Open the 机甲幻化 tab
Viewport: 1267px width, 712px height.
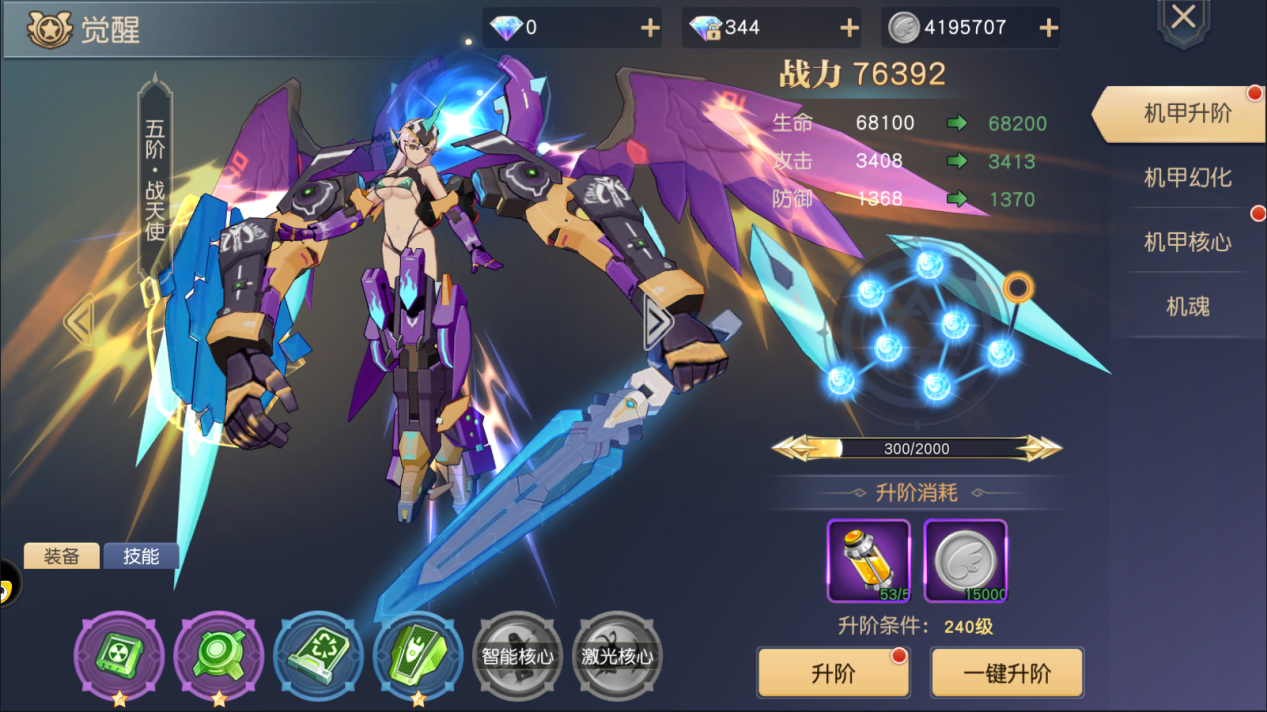pos(1187,178)
